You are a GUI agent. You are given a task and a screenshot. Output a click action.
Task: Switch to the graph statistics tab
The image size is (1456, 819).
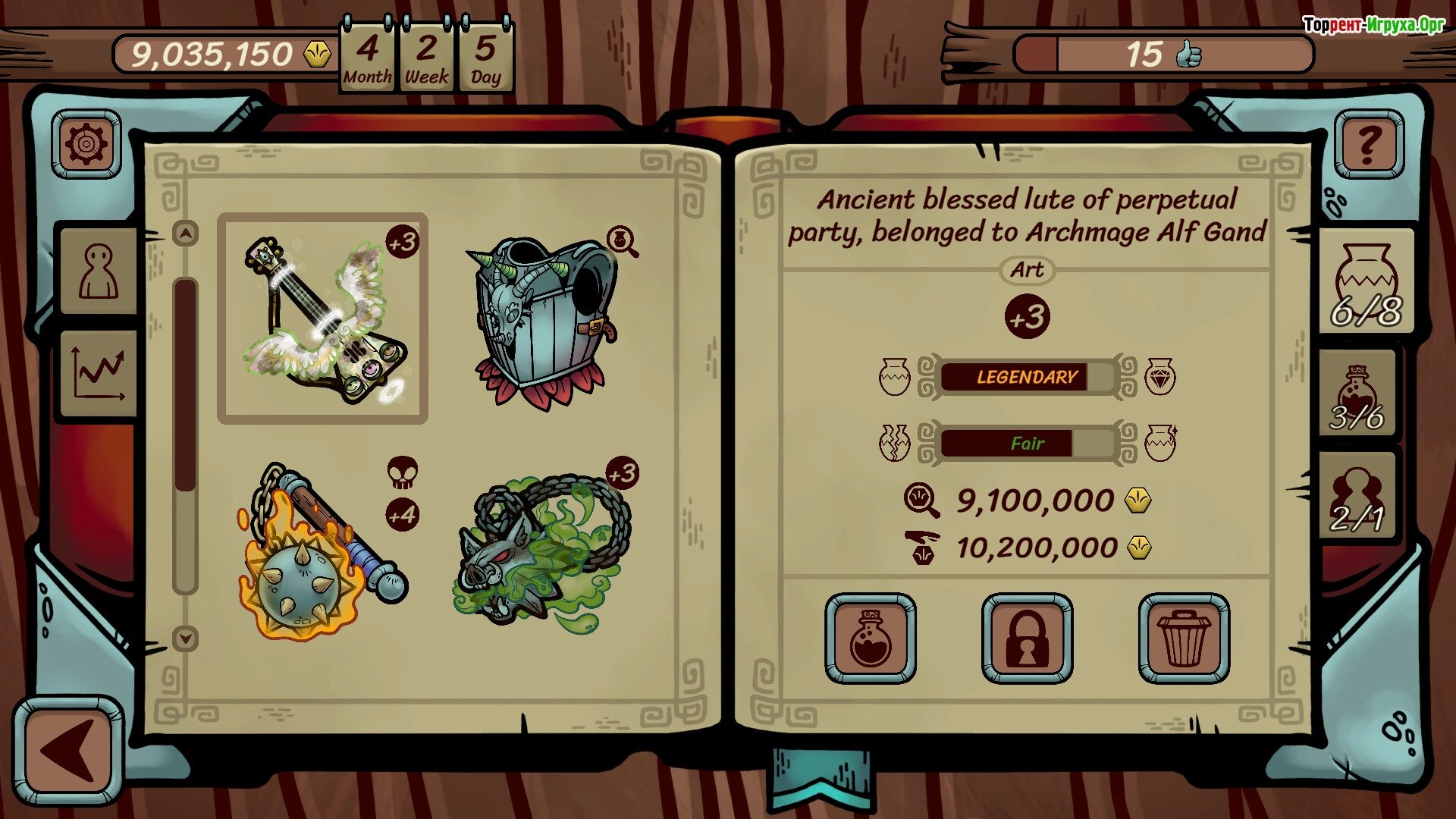pyautogui.click(x=99, y=373)
